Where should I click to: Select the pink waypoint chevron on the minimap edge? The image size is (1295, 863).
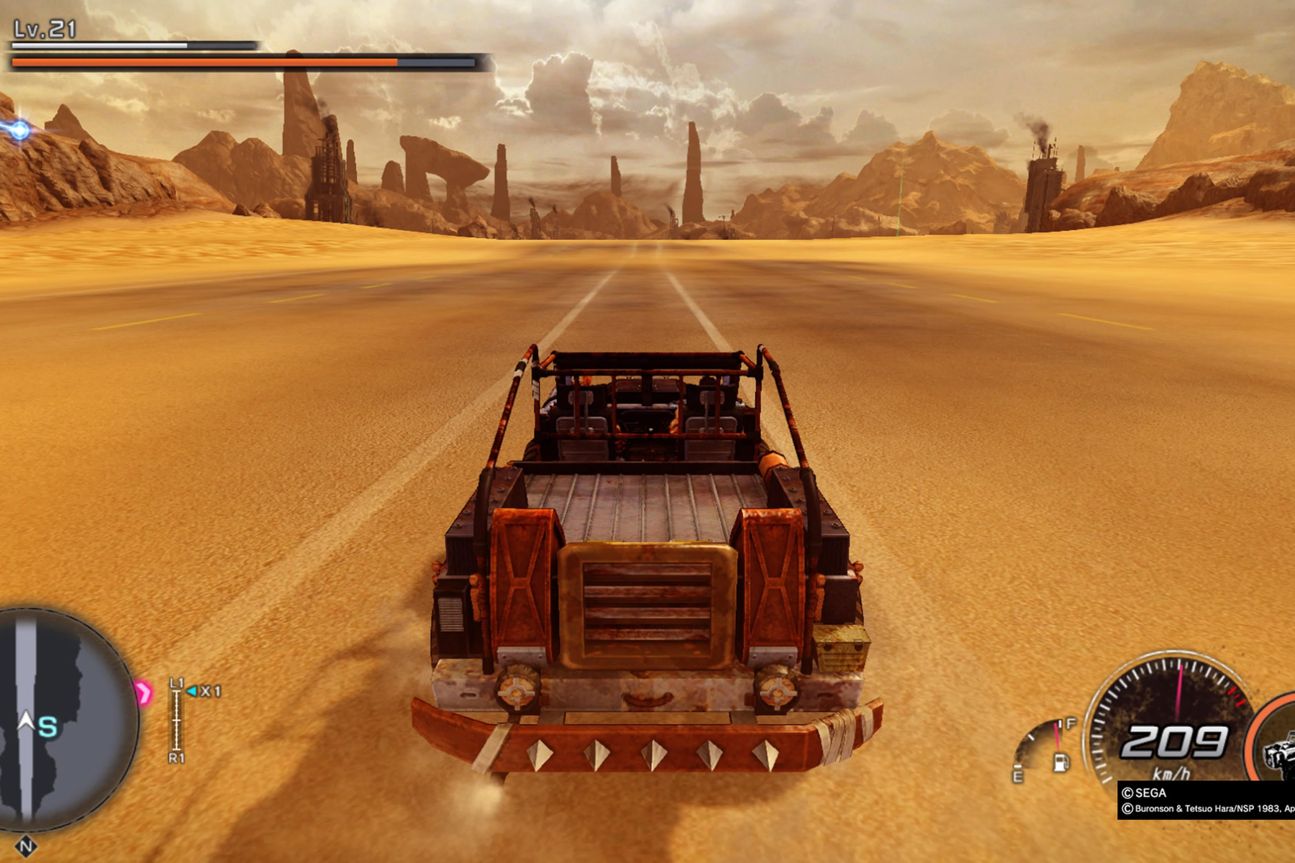[144, 691]
